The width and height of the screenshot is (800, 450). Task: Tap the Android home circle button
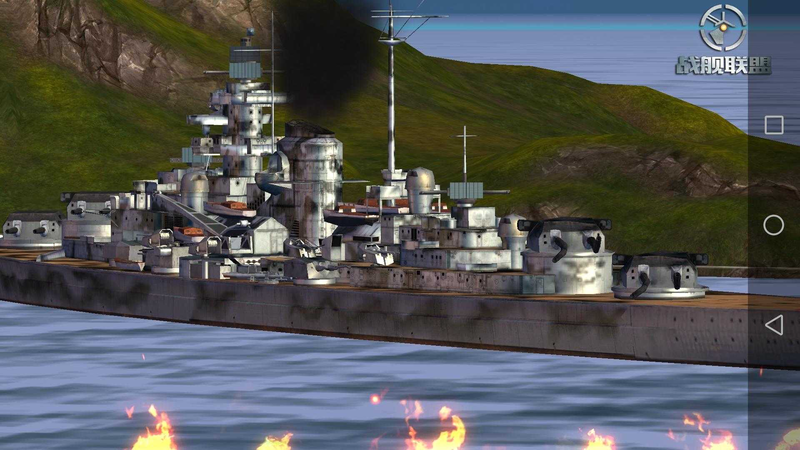[x=773, y=225]
